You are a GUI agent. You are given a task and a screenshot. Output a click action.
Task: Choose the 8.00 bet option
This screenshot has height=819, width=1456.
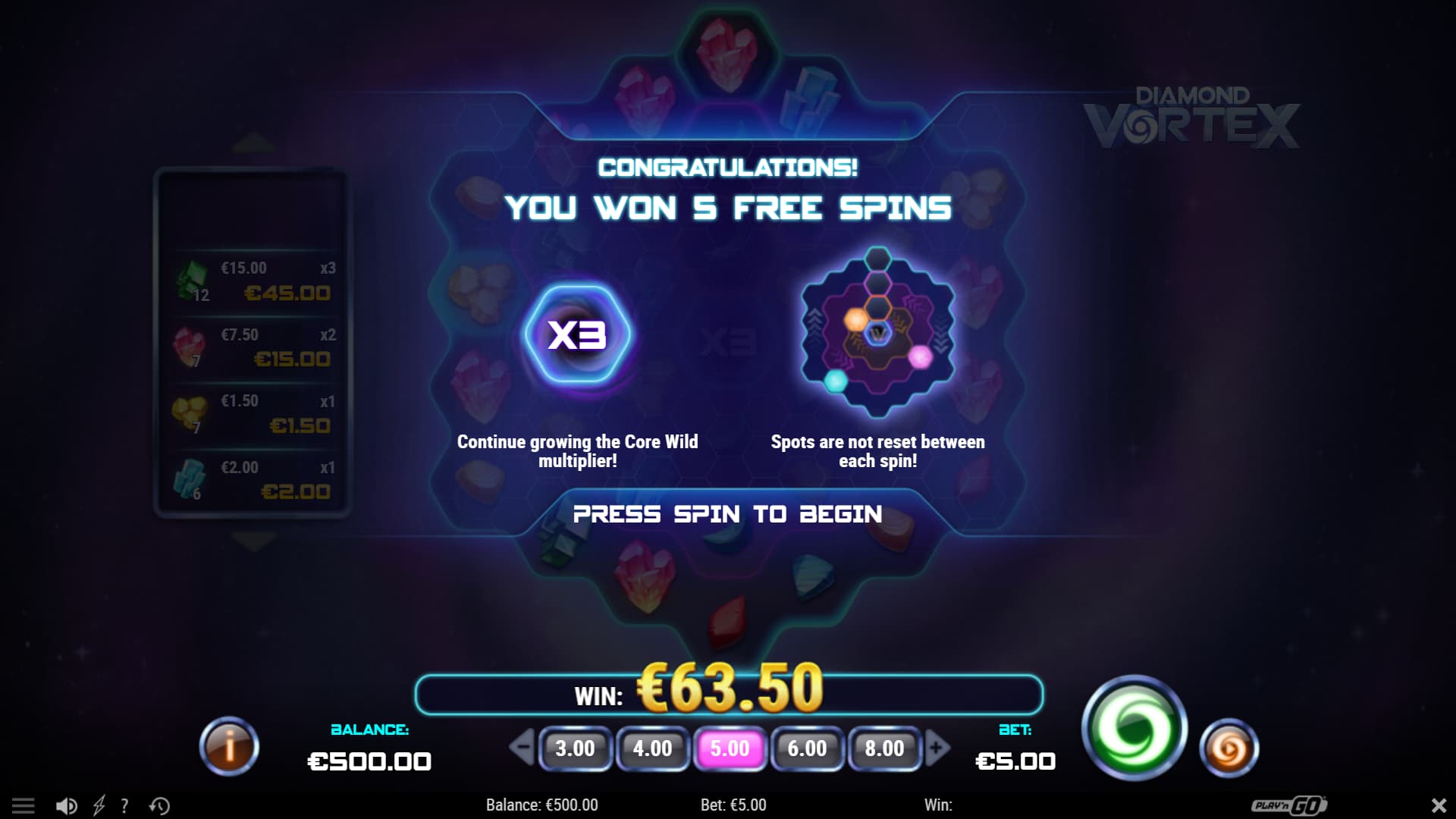883,749
